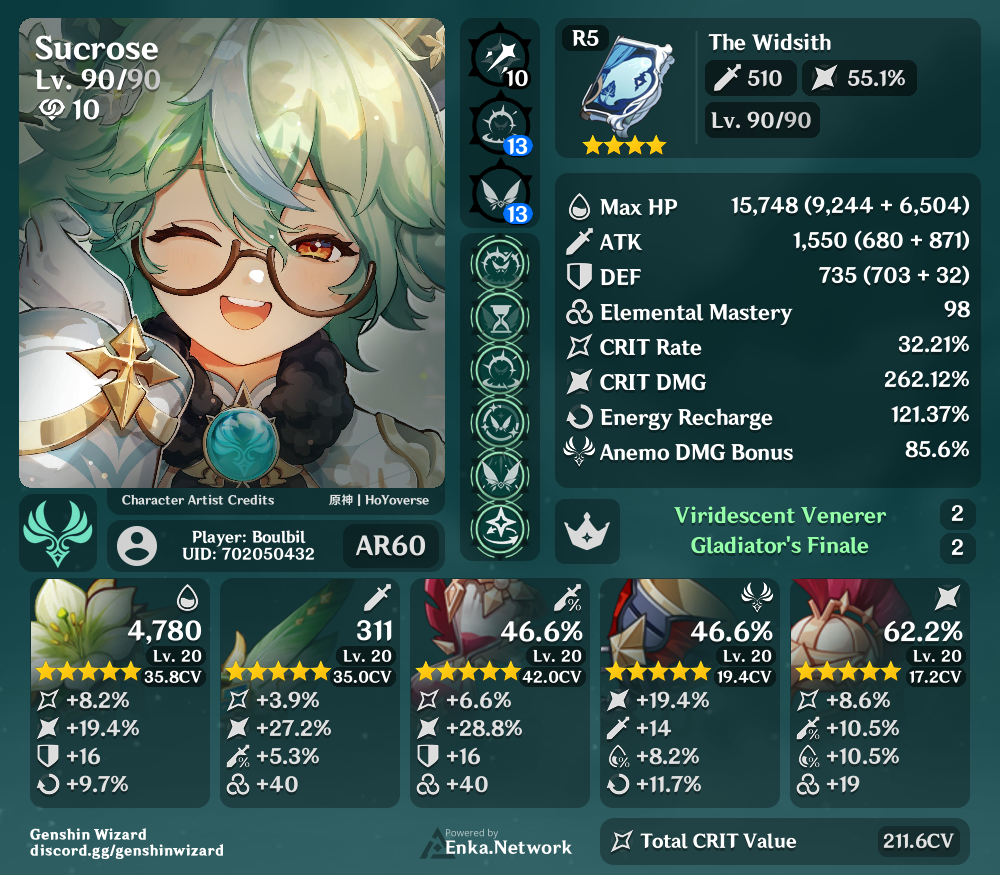This screenshot has height=875, width=1000.
Task: Visit the Enka.Network logo link
Action: pyautogui.click(x=497, y=843)
